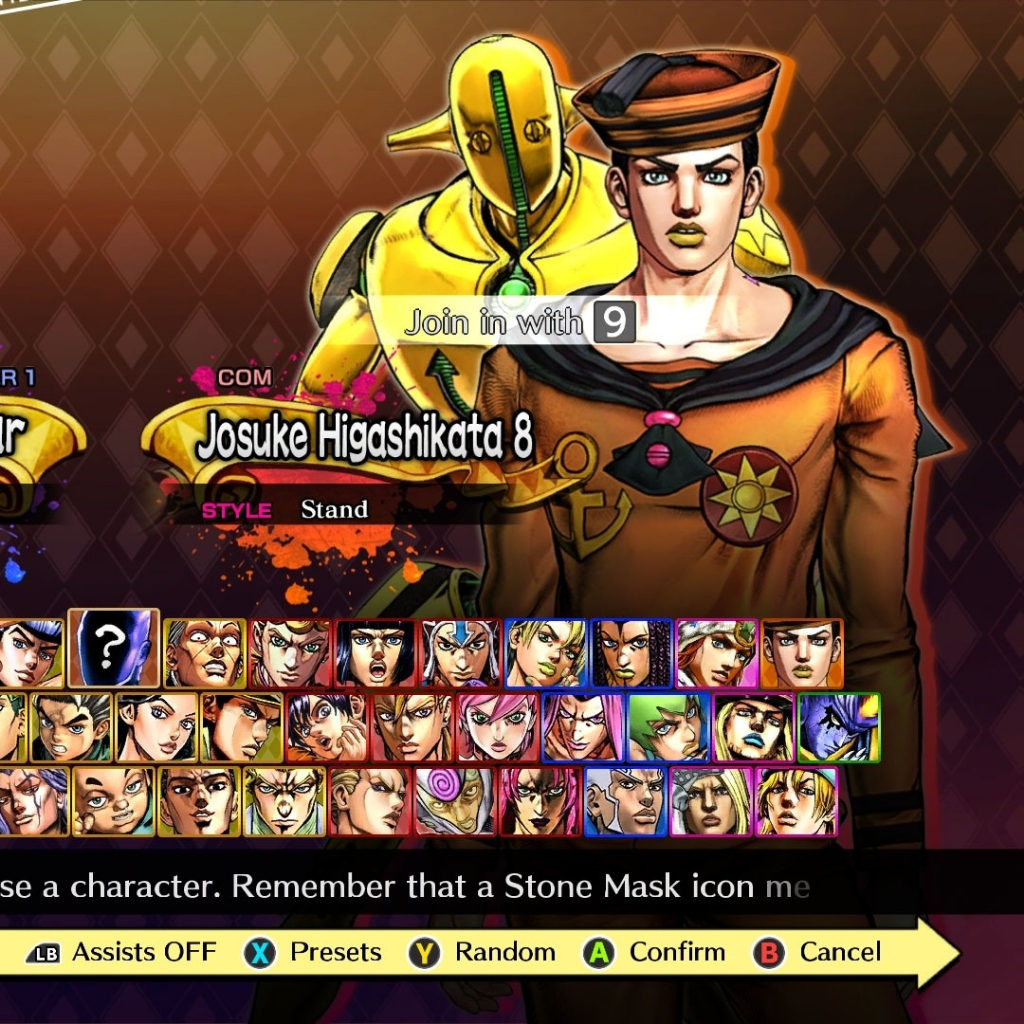Select the spiral-hooded character portrait

455,801
